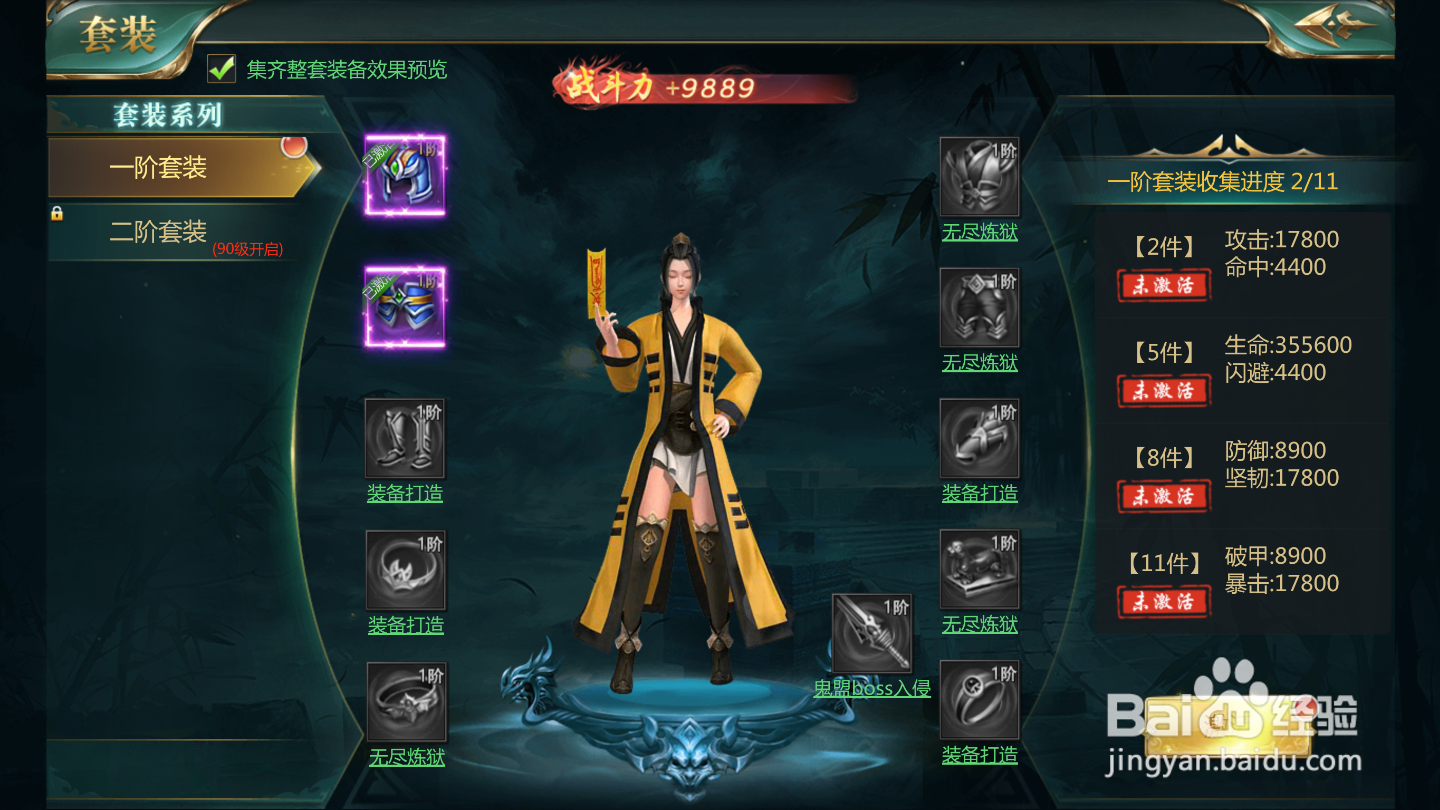Click the 装备打造 link under the boots slot

coord(405,492)
